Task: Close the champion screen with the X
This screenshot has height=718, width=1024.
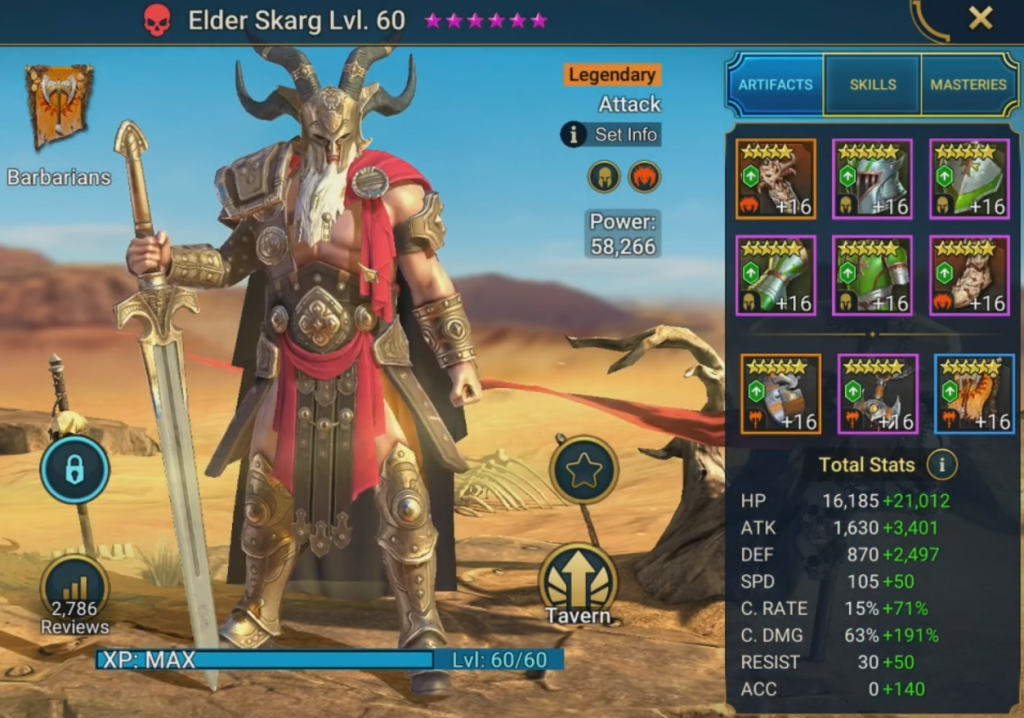Action: tap(980, 18)
